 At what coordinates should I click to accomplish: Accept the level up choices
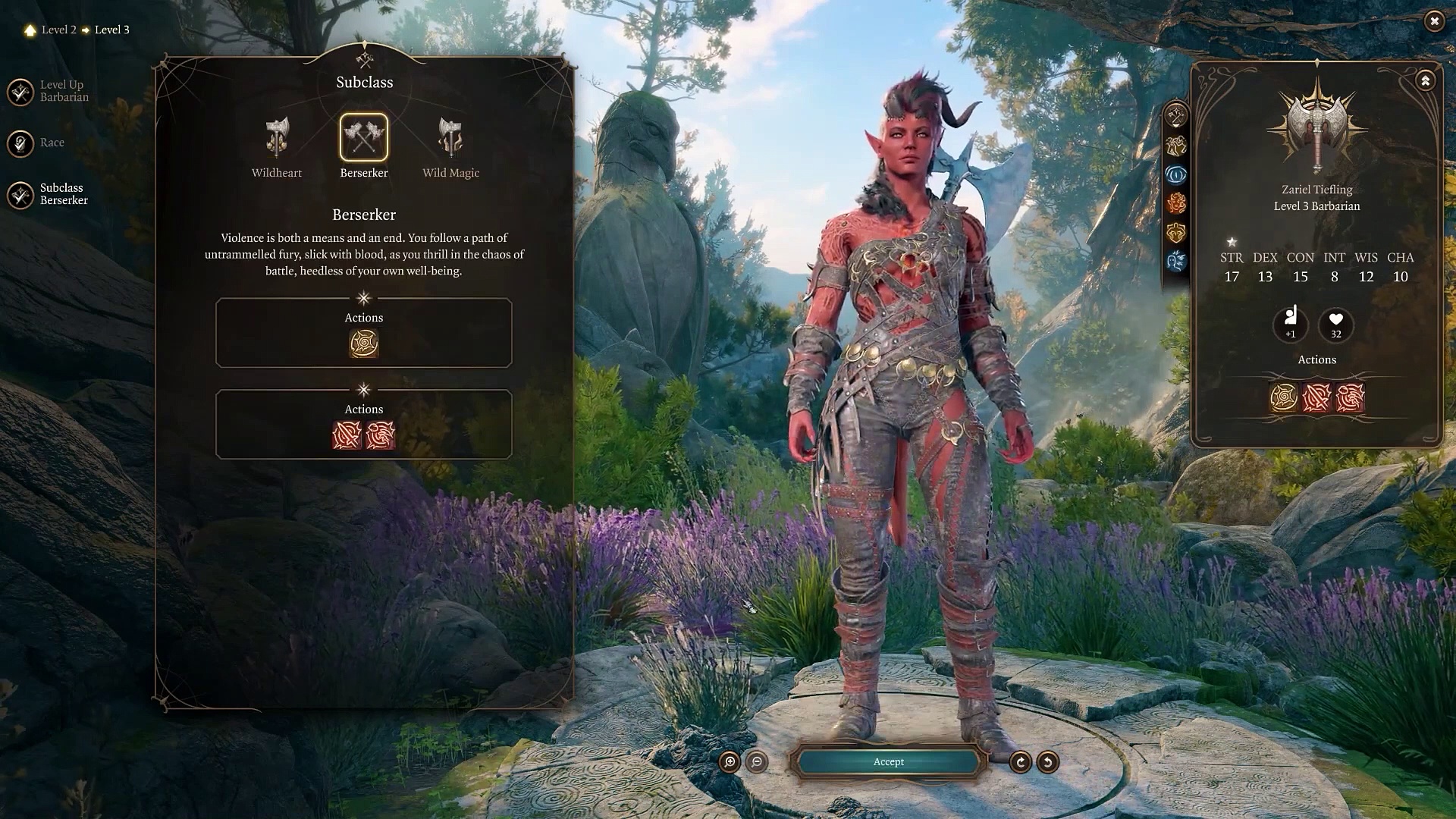click(888, 761)
